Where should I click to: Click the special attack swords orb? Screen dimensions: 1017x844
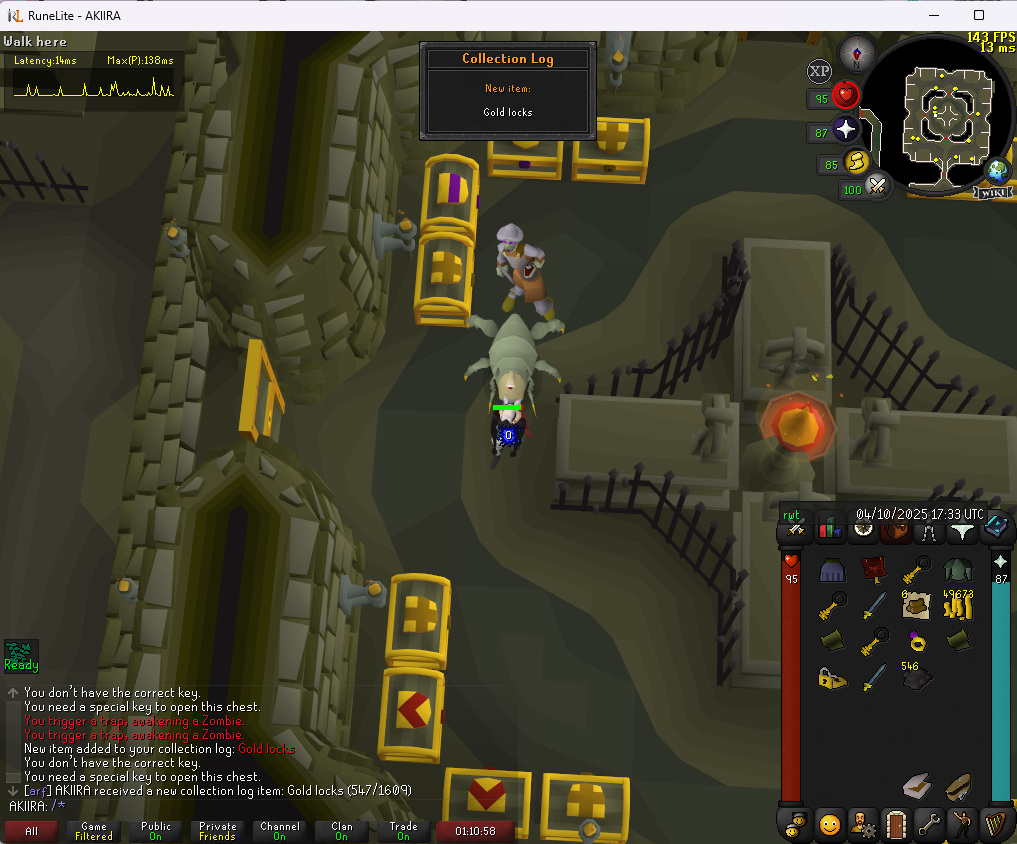(877, 186)
